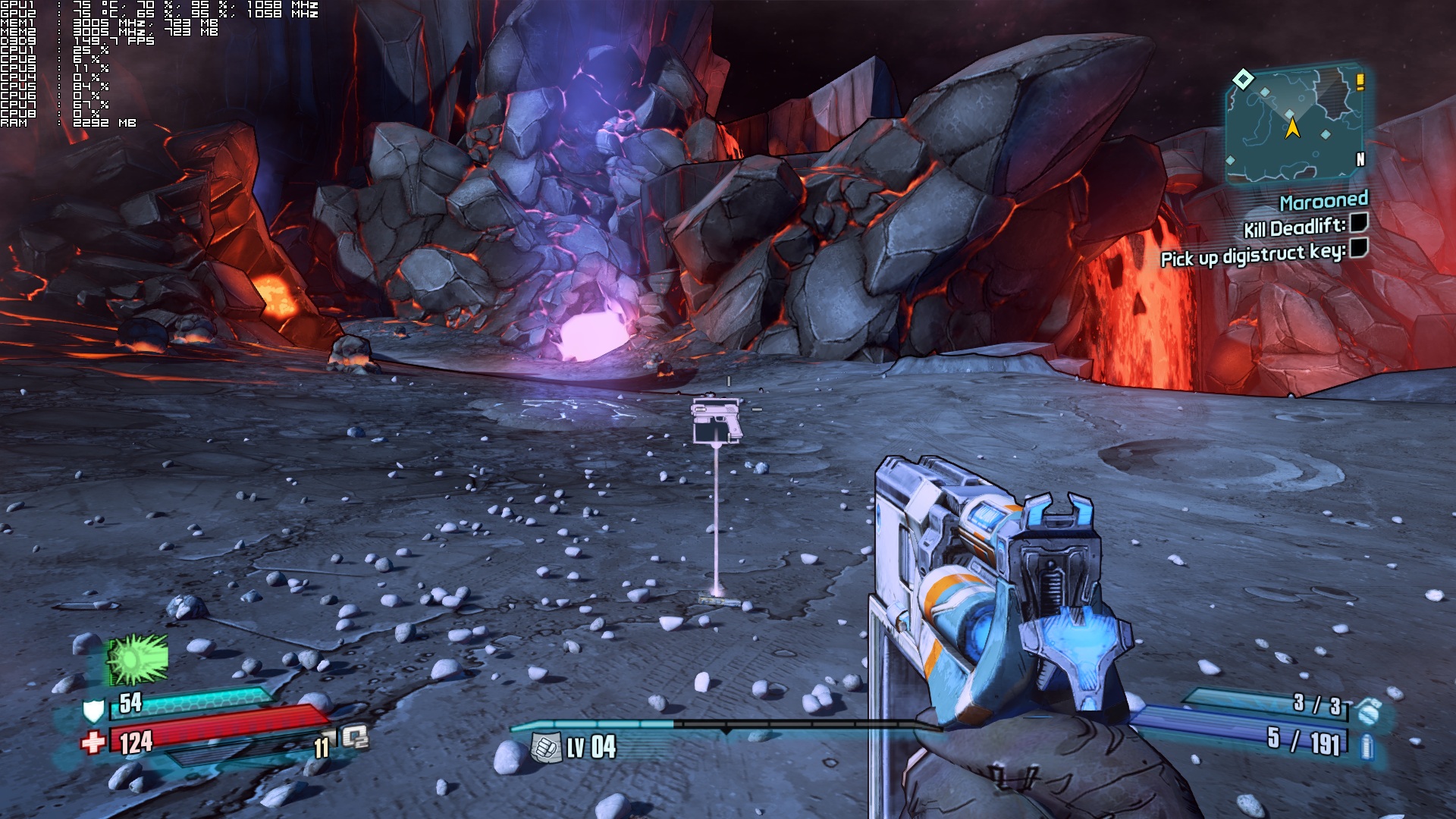Click the minimap in the corner

pos(1295,126)
